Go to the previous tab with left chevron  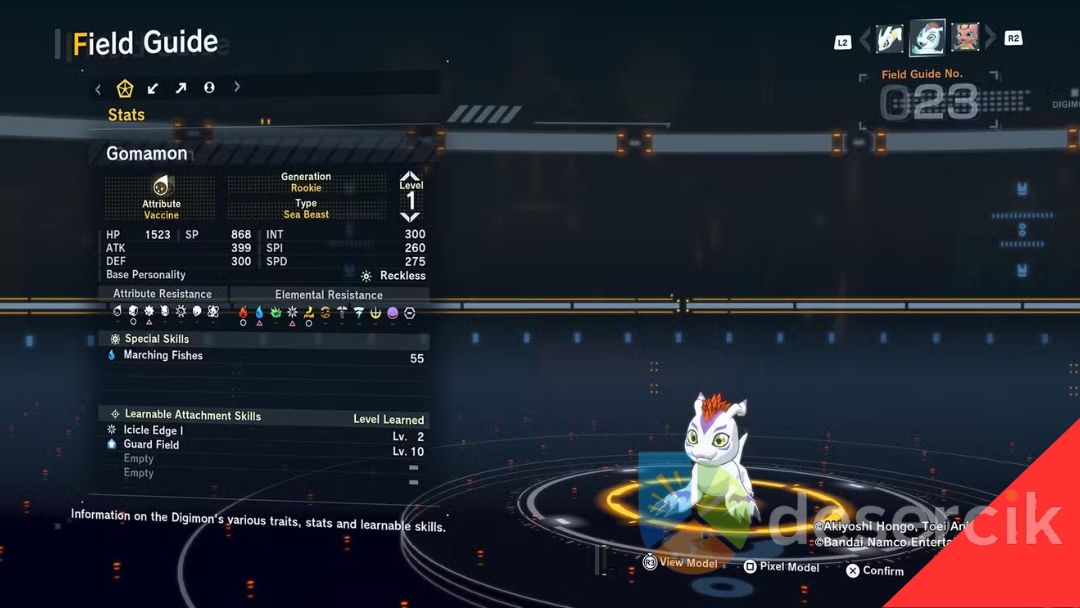tap(98, 88)
